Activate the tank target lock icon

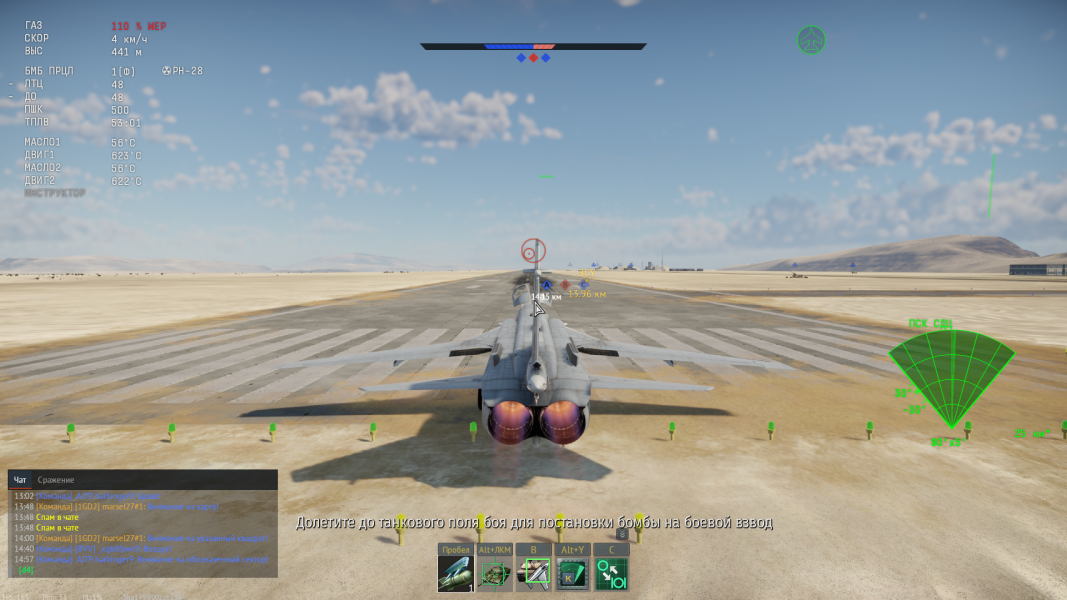point(494,574)
